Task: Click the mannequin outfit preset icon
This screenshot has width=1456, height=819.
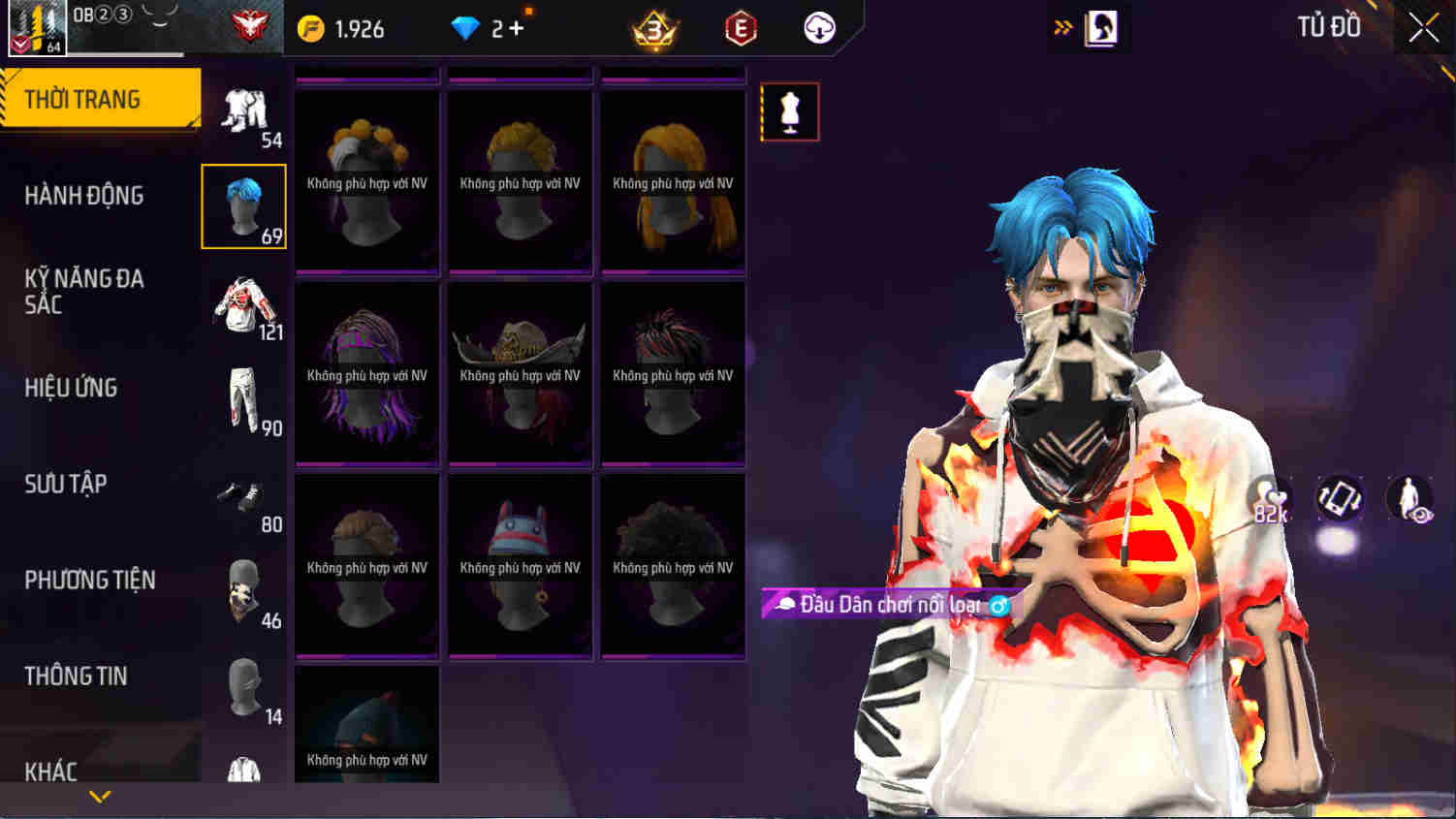Action: [789, 111]
